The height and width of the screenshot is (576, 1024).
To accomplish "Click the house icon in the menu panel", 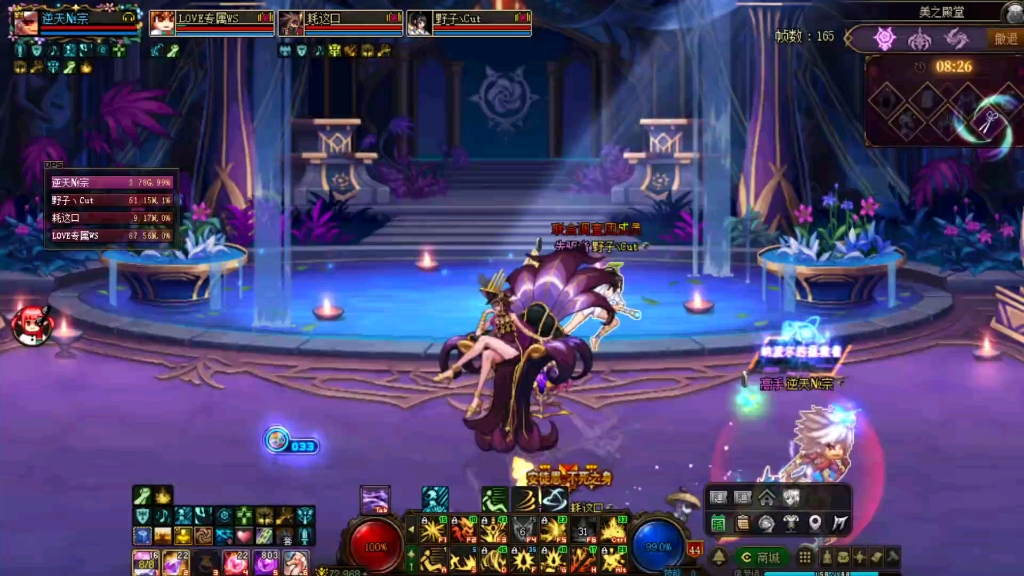I will click(x=766, y=497).
